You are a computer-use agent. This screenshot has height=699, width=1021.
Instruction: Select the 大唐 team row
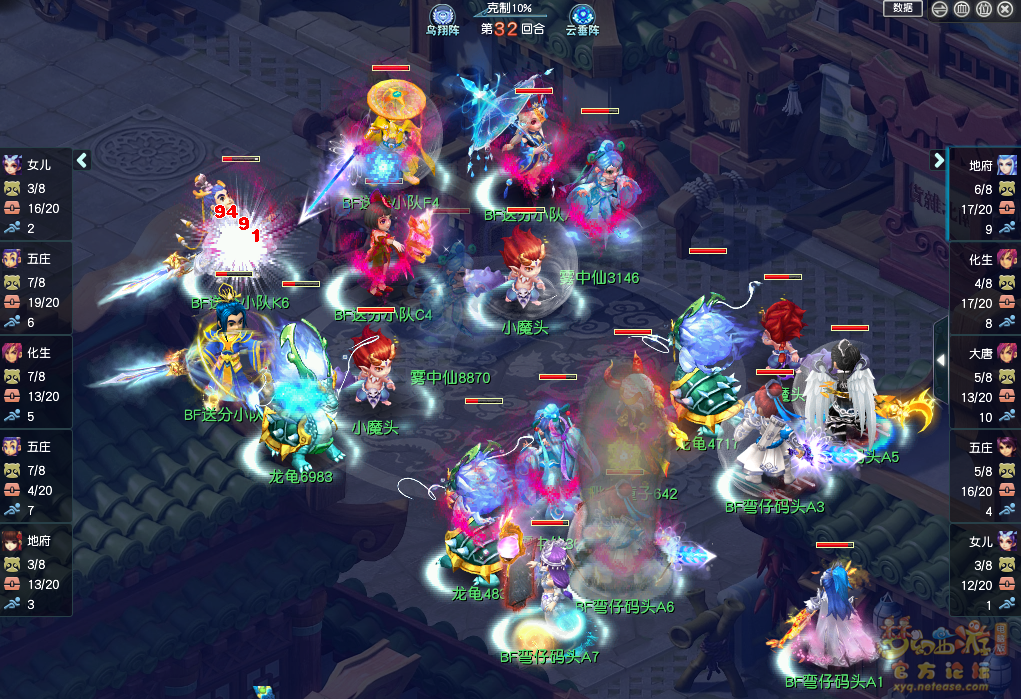pyautogui.click(x=985, y=384)
